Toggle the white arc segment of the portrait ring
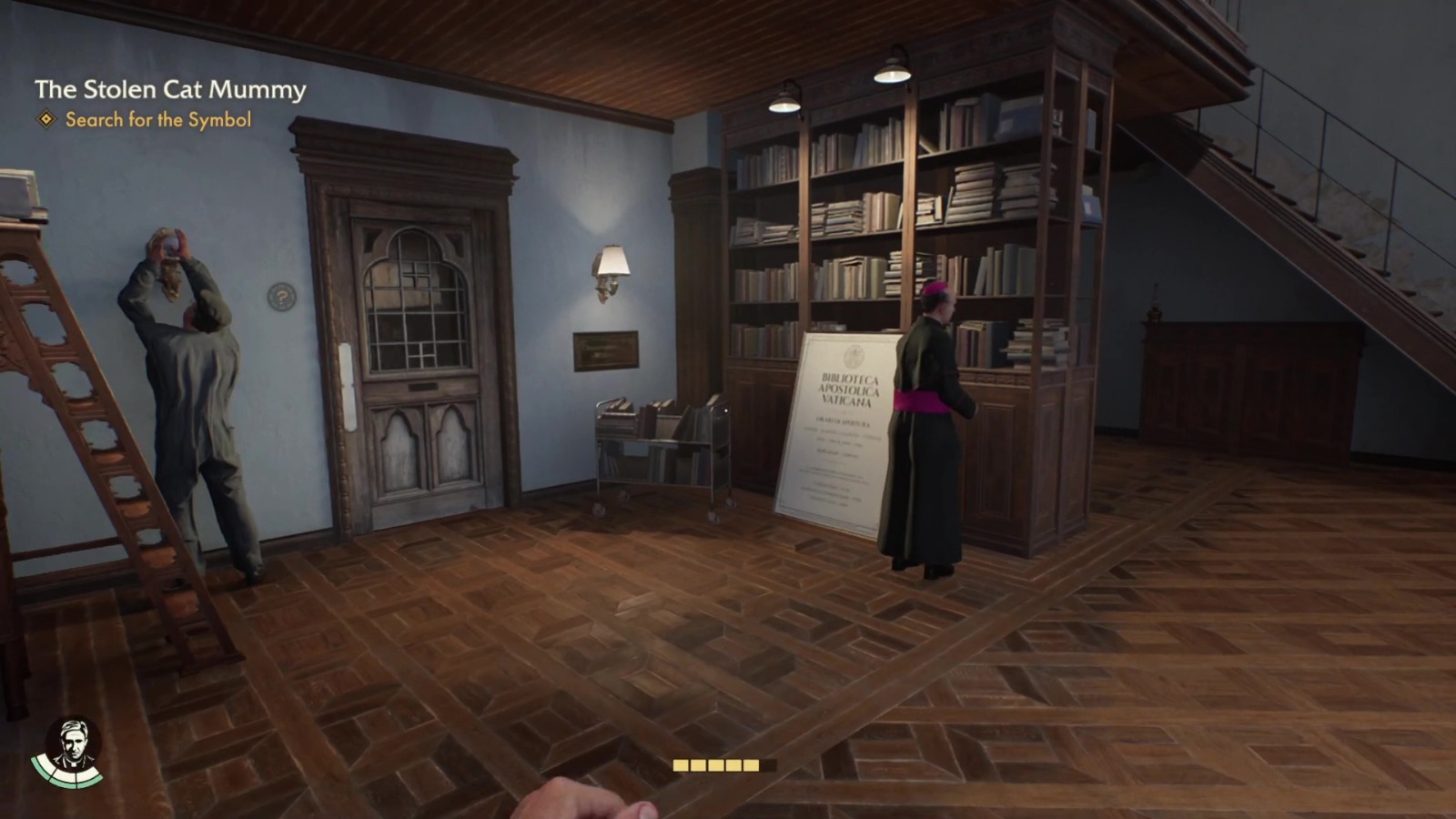This screenshot has height=819, width=1456. (66, 774)
